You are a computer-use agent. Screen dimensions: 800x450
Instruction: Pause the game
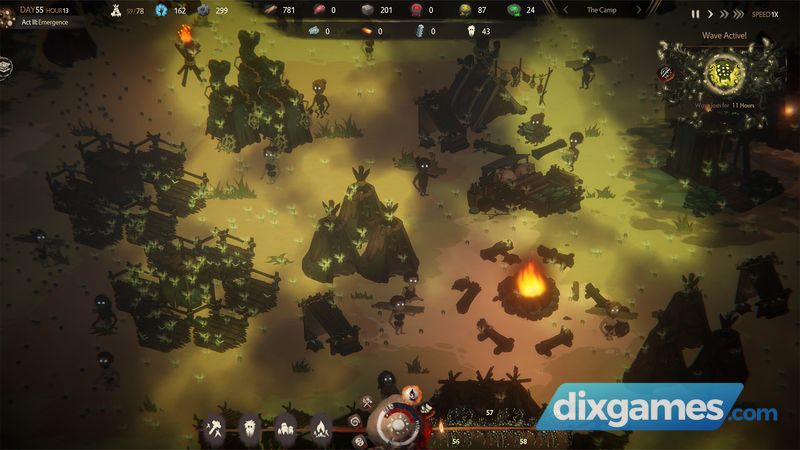(695, 14)
